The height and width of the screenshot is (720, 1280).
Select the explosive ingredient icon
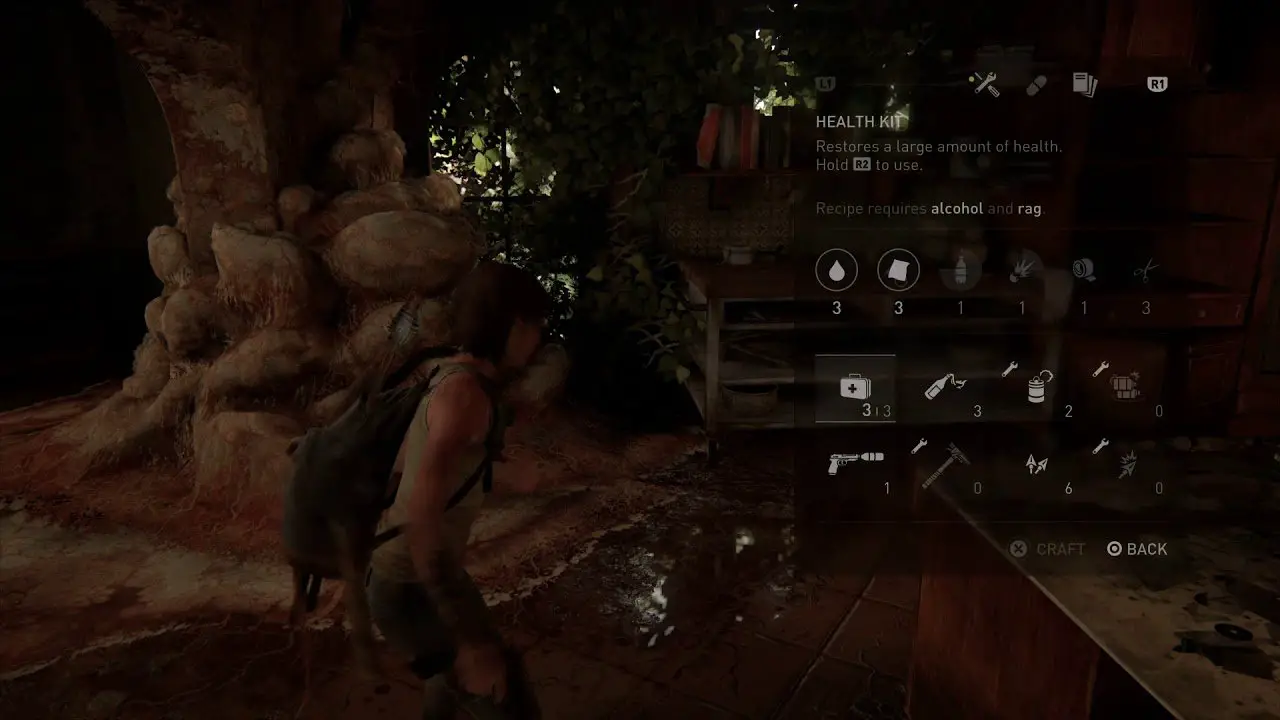pos(1022,270)
